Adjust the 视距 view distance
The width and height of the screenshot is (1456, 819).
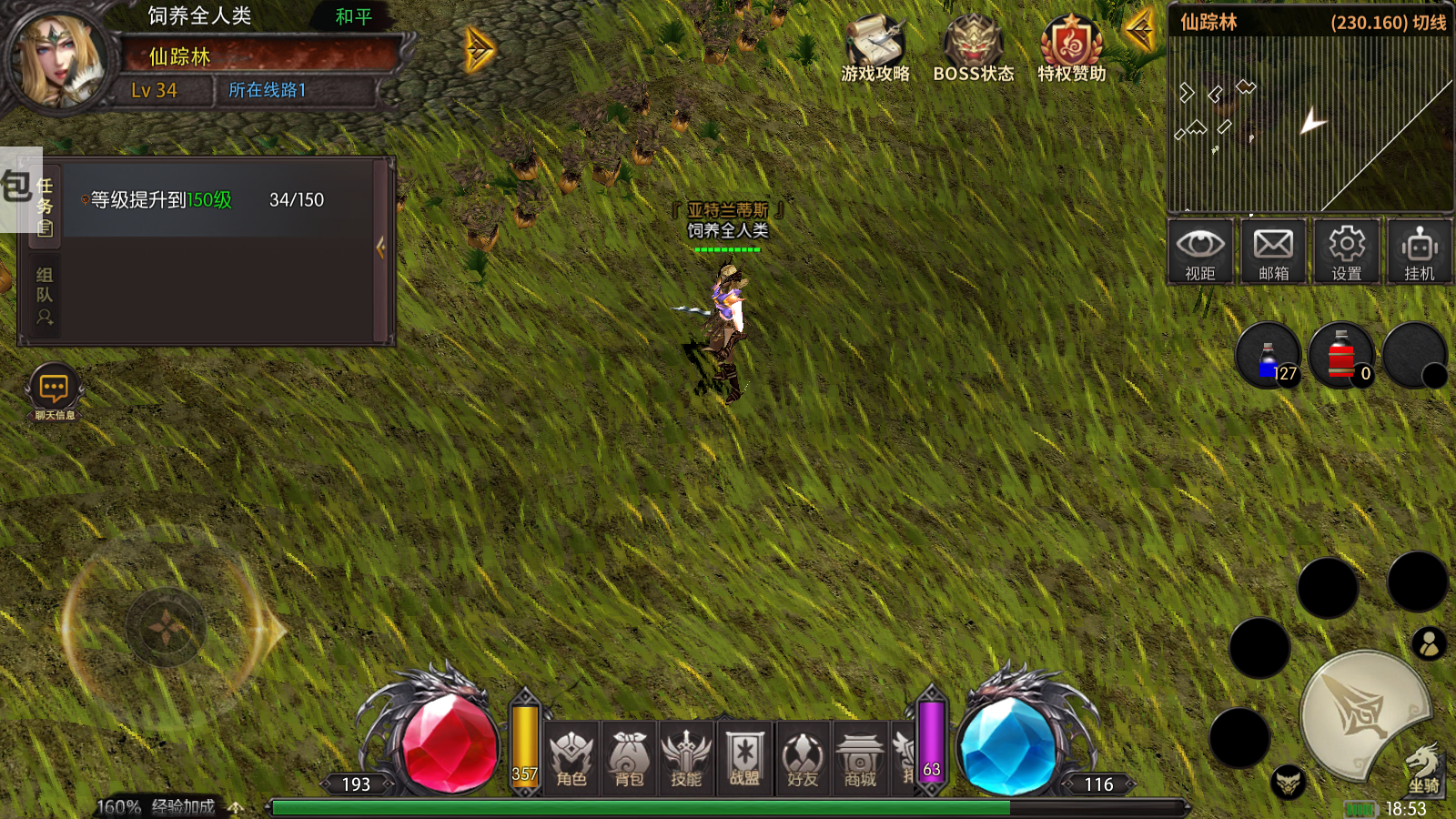click(x=1201, y=252)
